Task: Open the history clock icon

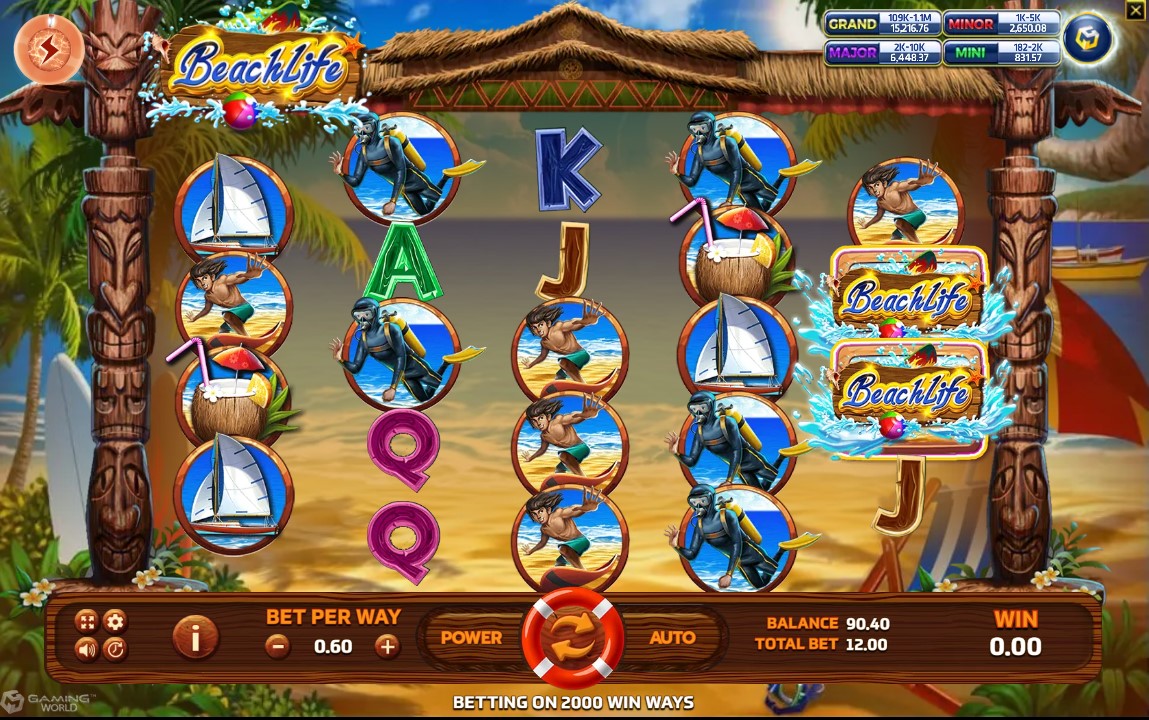Action: [115, 650]
